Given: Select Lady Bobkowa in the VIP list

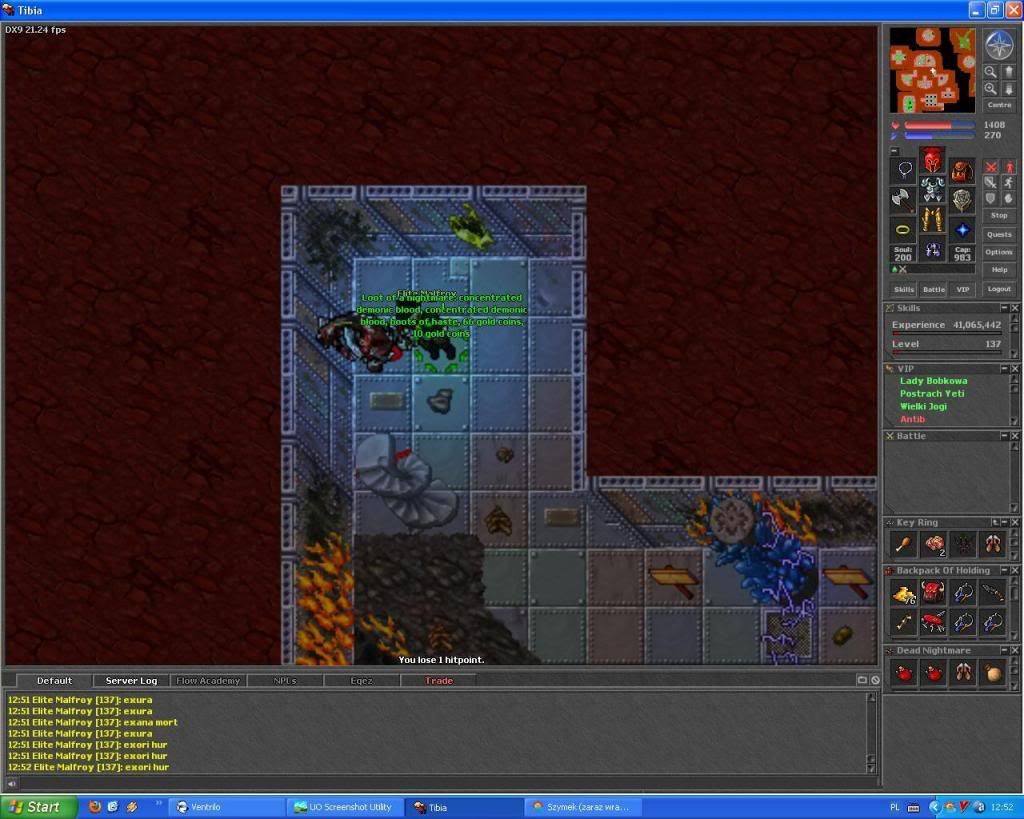Looking at the screenshot, I should 933,381.
